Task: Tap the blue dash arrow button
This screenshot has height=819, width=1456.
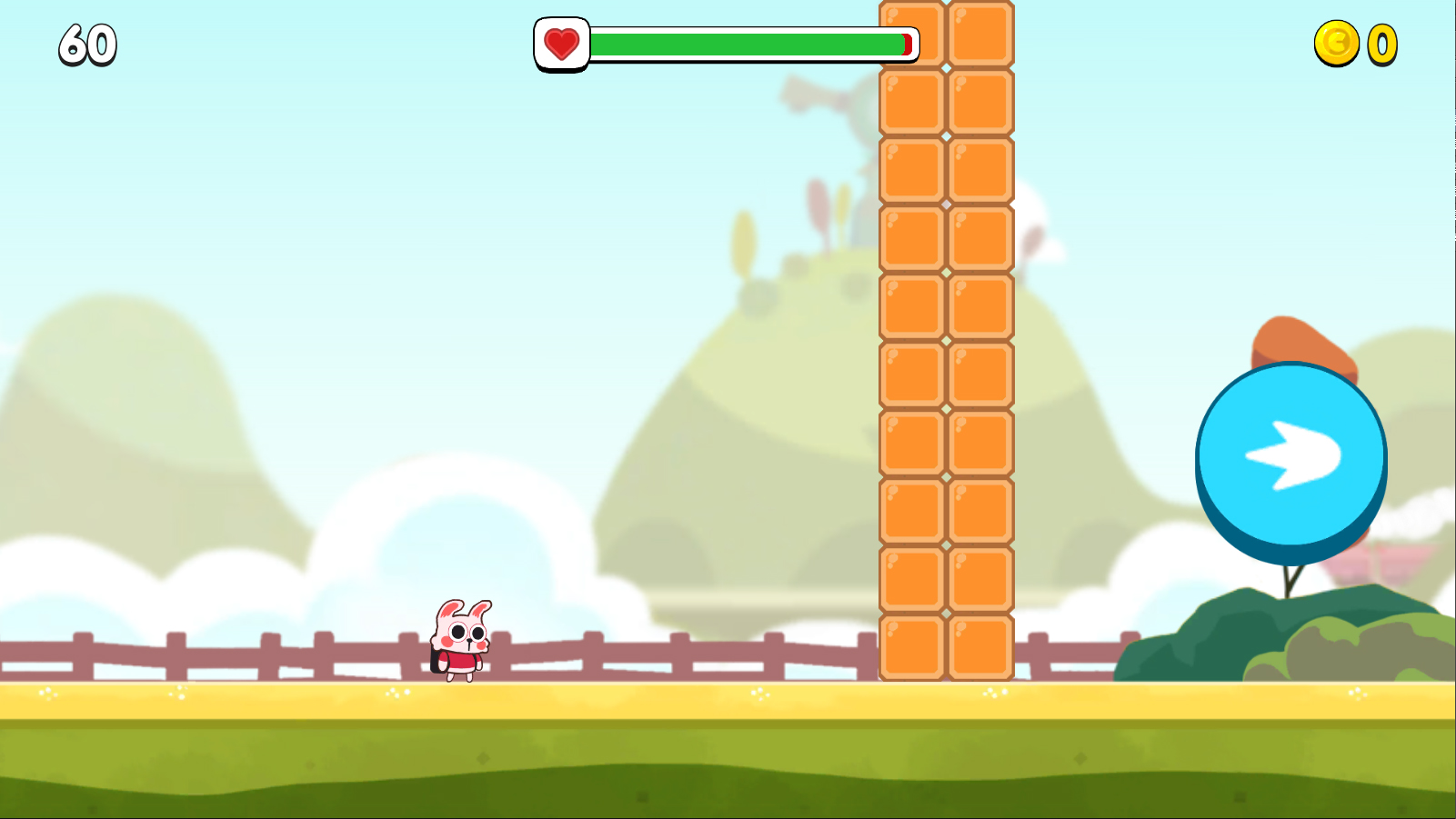Action: (1290, 456)
